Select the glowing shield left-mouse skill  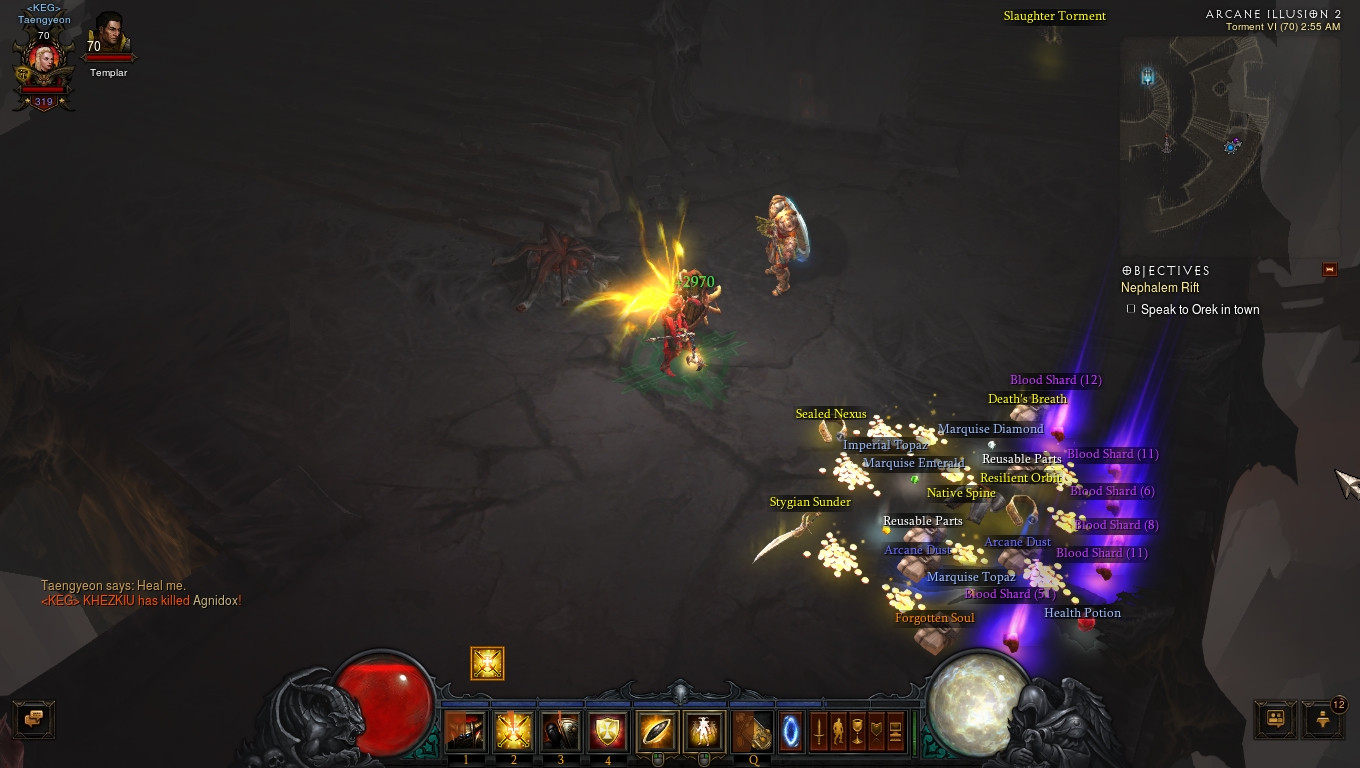tap(657, 732)
